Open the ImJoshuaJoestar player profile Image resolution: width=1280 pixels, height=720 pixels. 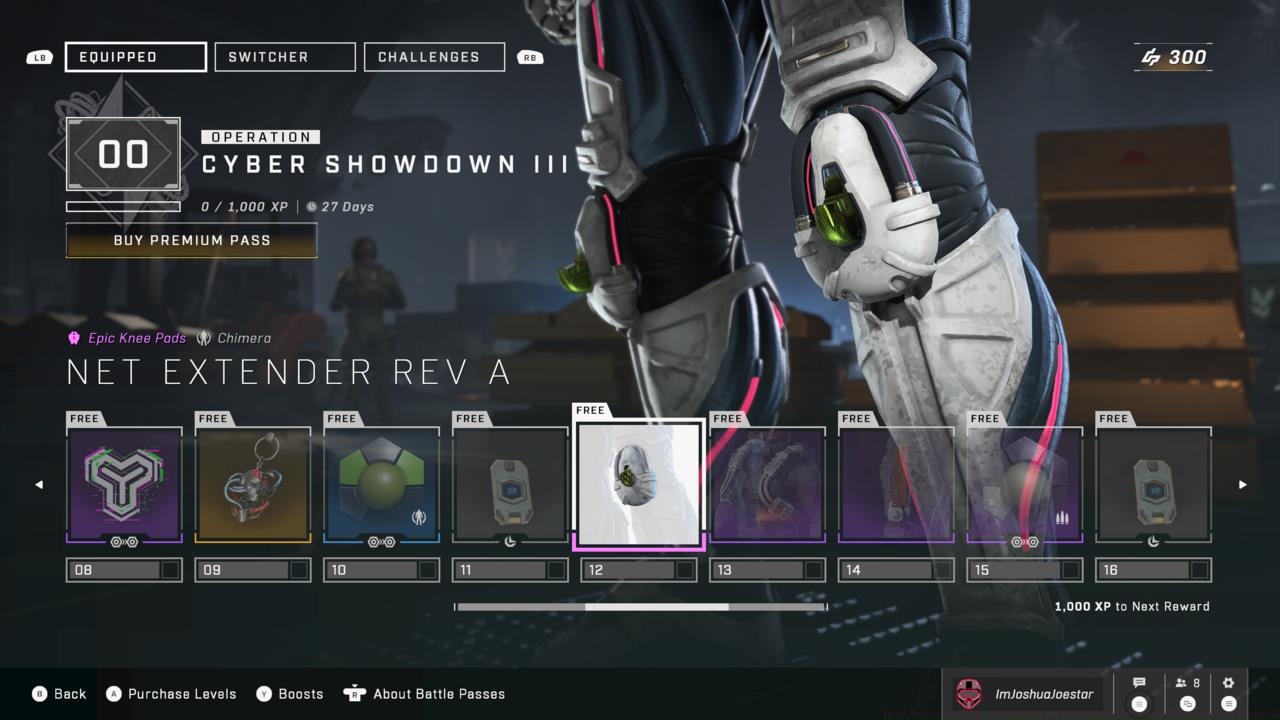click(1026, 694)
